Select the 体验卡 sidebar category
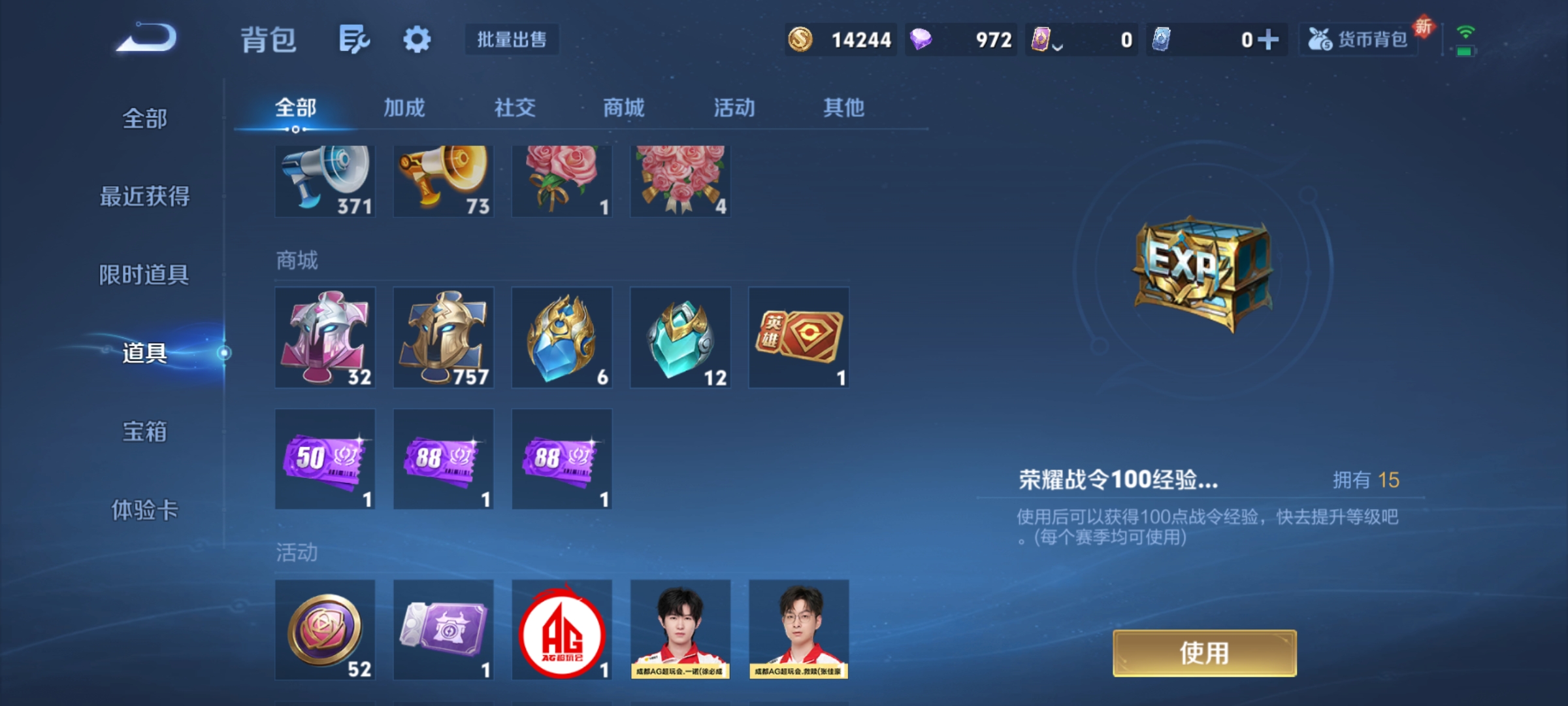This screenshot has height=706, width=1568. [145, 511]
